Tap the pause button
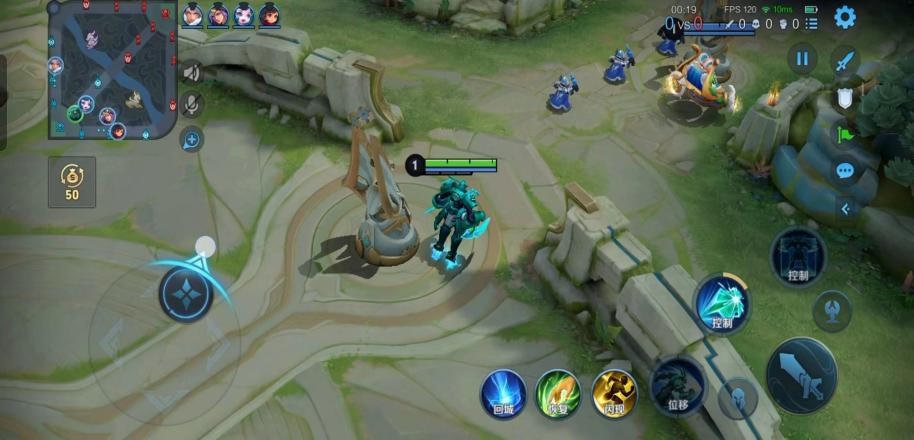Image resolution: width=914 pixels, height=440 pixels. click(x=802, y=58)
